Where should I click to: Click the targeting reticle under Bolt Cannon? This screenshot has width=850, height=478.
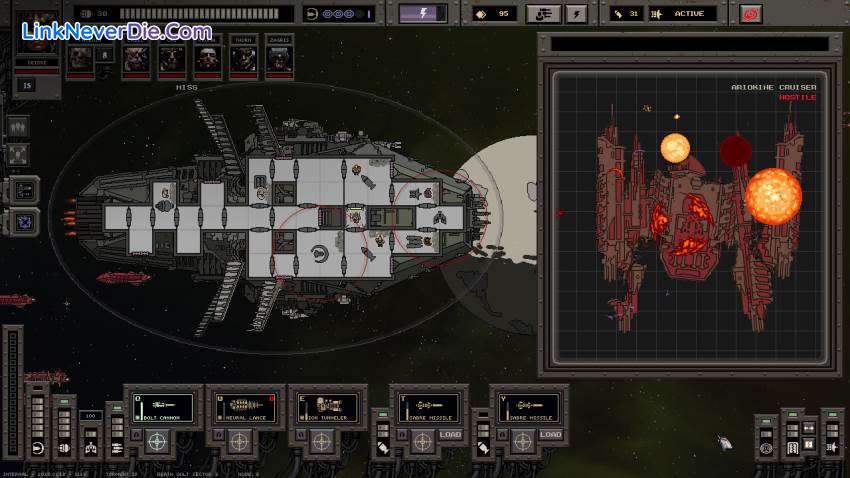click(x=157, y=439)
